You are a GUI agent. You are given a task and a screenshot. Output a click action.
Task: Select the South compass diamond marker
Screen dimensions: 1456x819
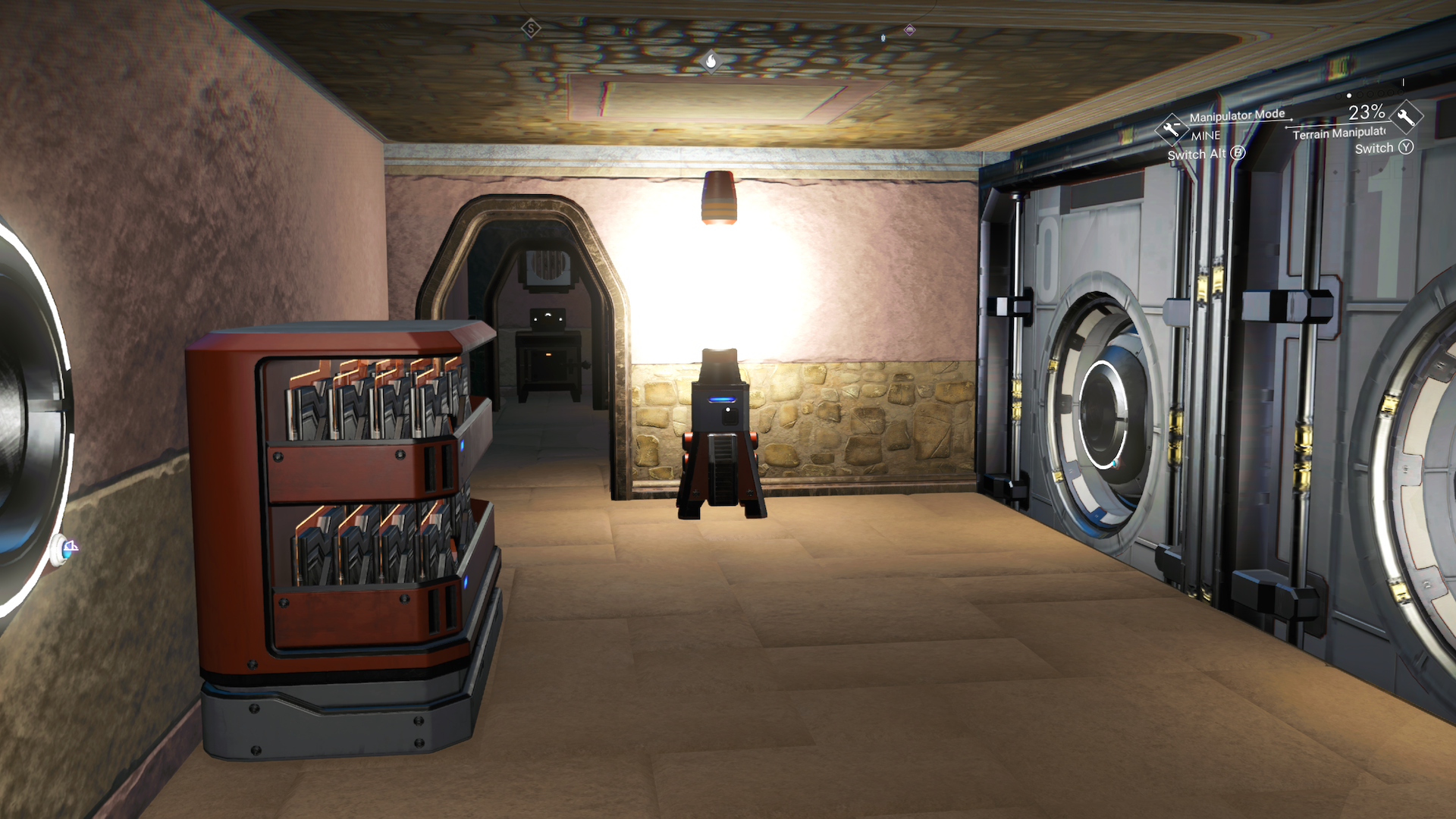click(x=531, y=29)
